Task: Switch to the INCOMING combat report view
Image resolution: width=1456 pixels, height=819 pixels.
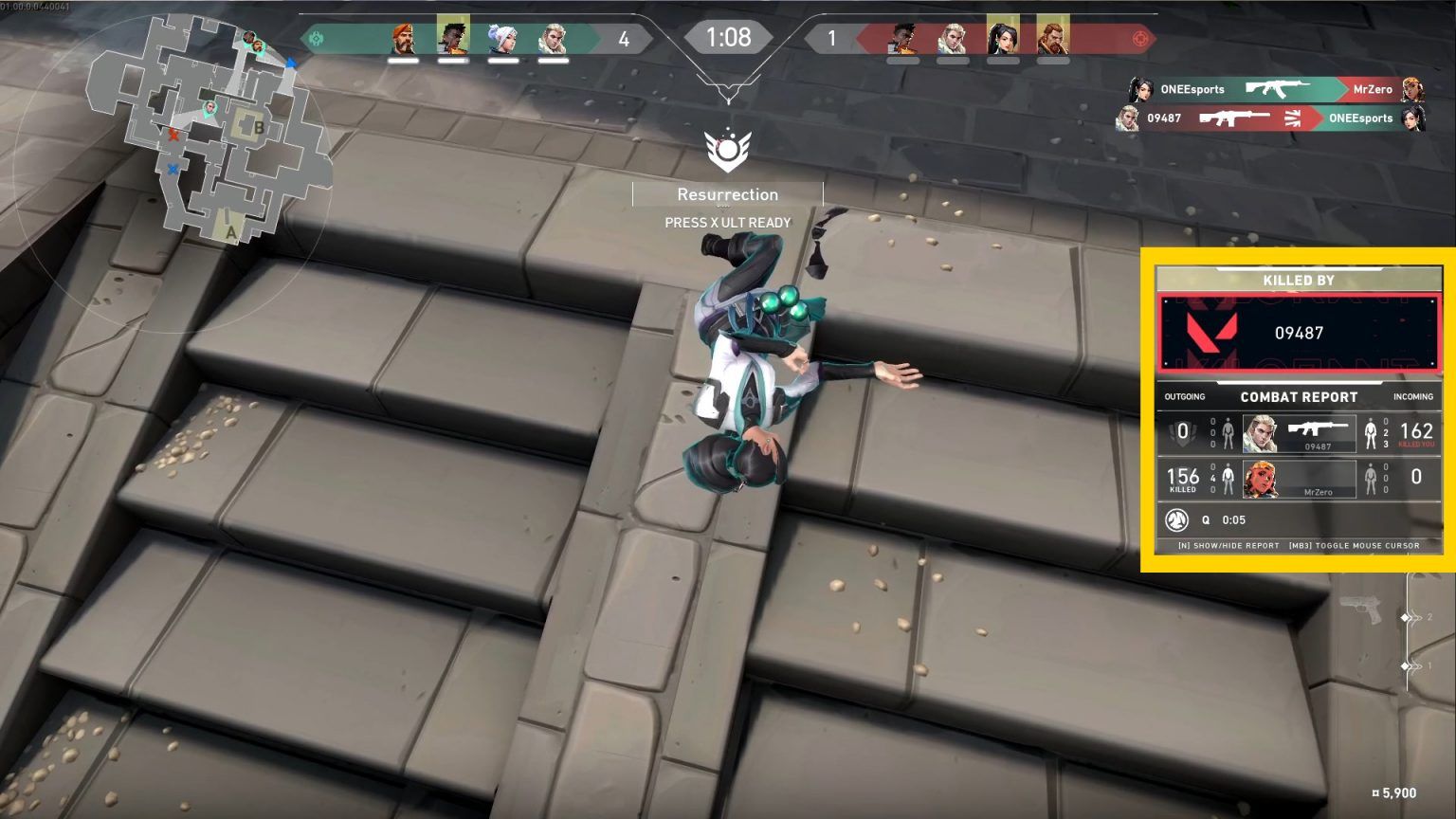Action: (x=1411, y=397)
